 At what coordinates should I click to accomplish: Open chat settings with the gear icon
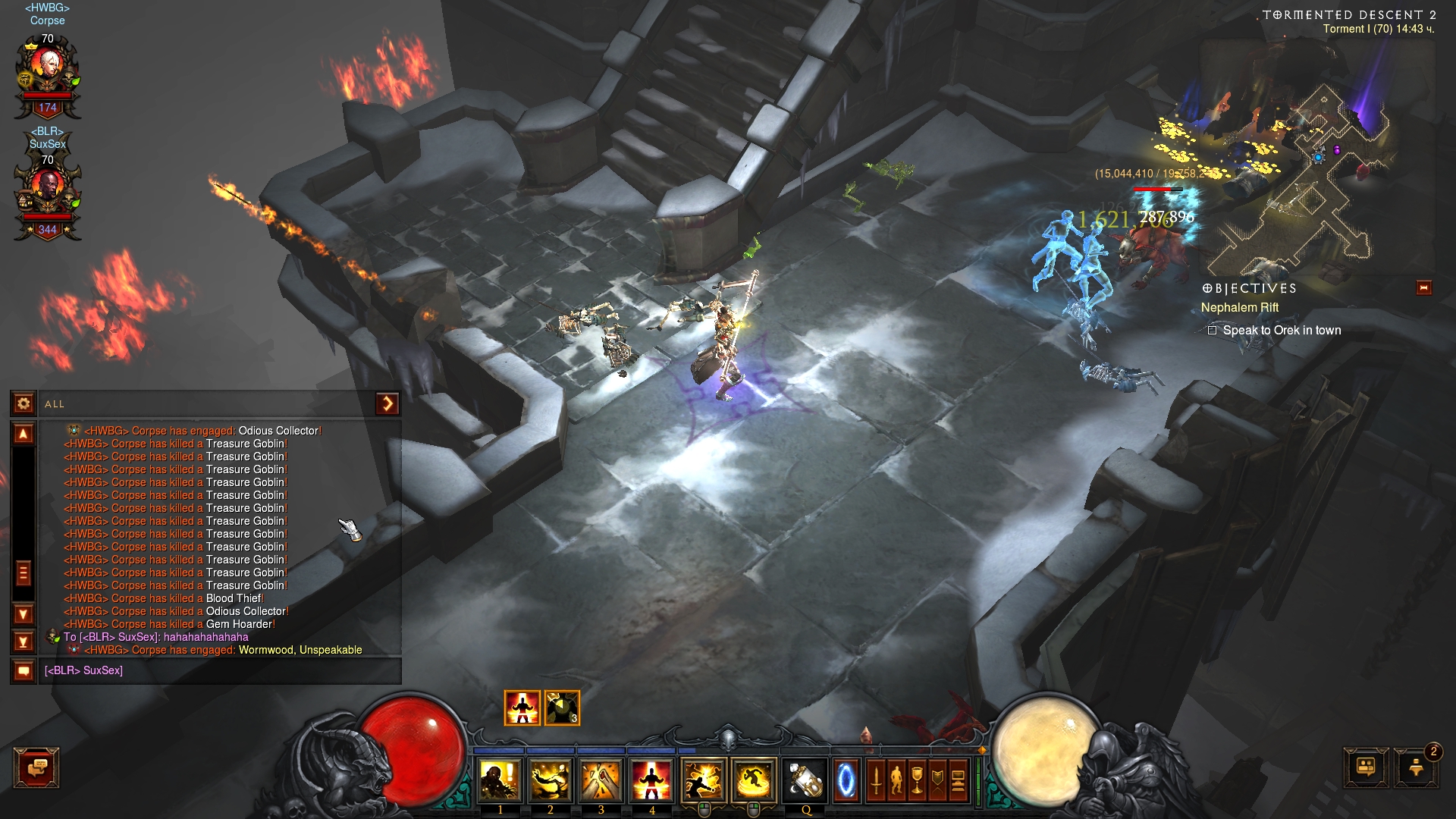(24, 403)
